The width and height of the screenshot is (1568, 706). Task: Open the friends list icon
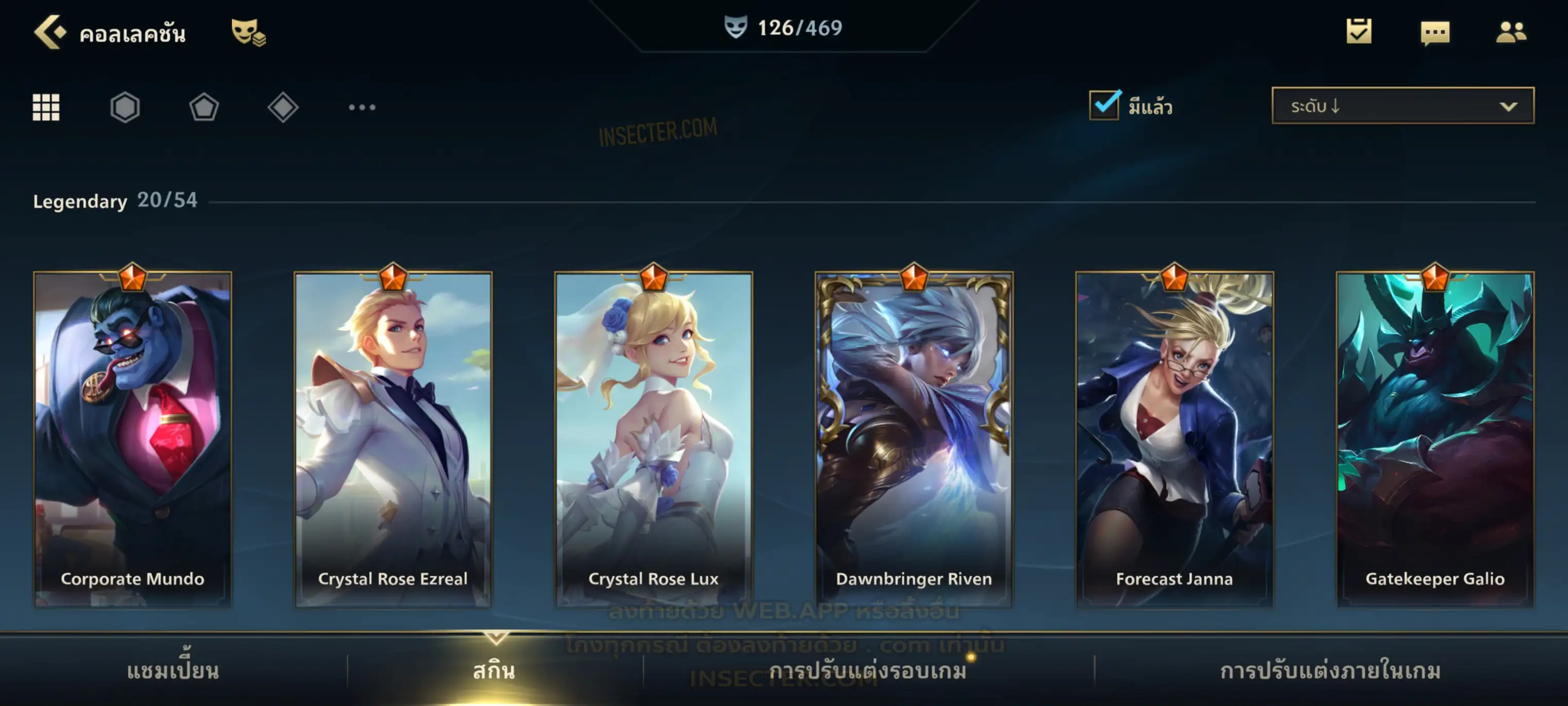click(1510, 32)
